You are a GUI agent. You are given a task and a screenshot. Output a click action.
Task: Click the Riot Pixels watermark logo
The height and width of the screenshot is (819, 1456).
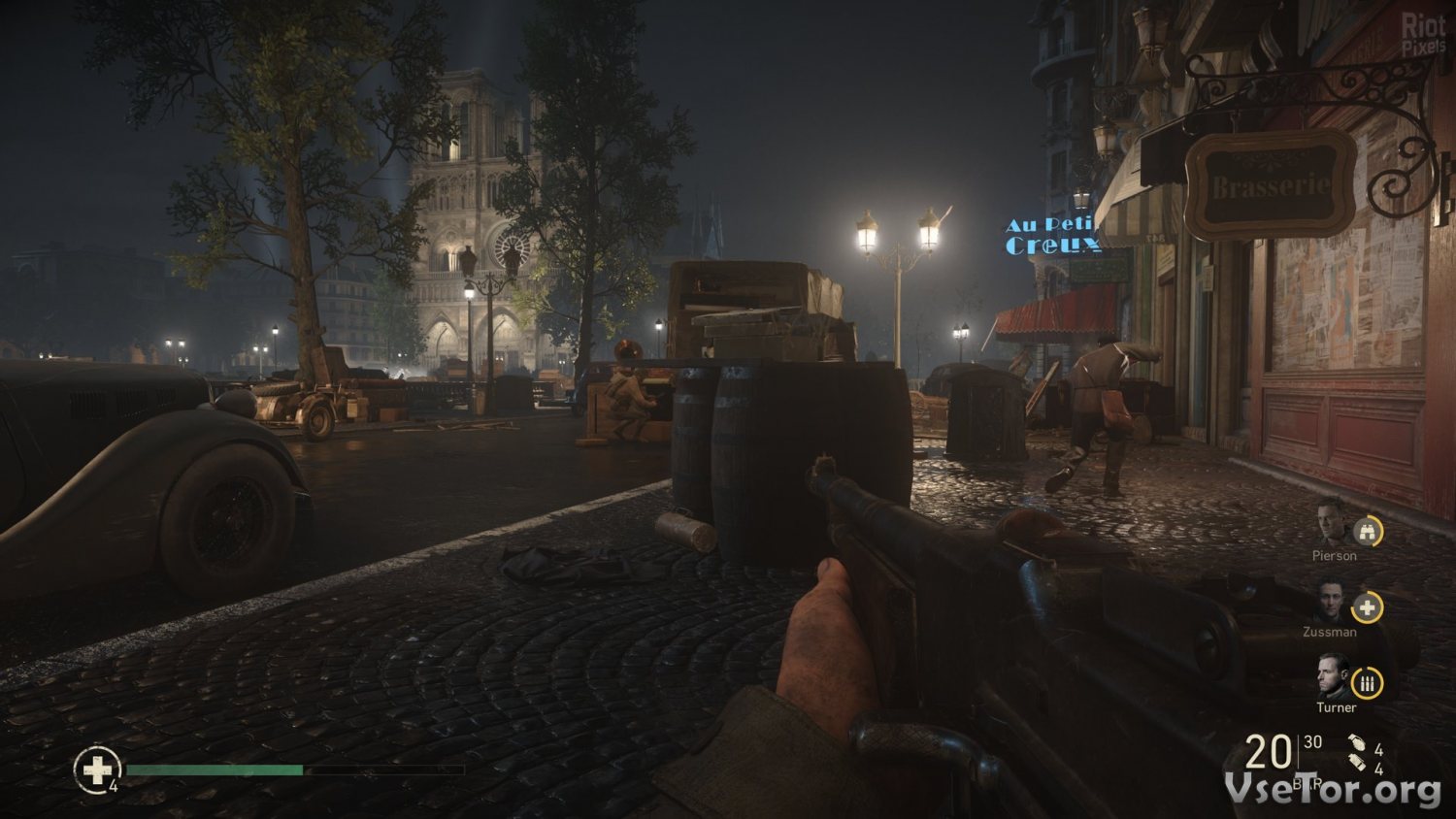click(x=1423, y=32)
